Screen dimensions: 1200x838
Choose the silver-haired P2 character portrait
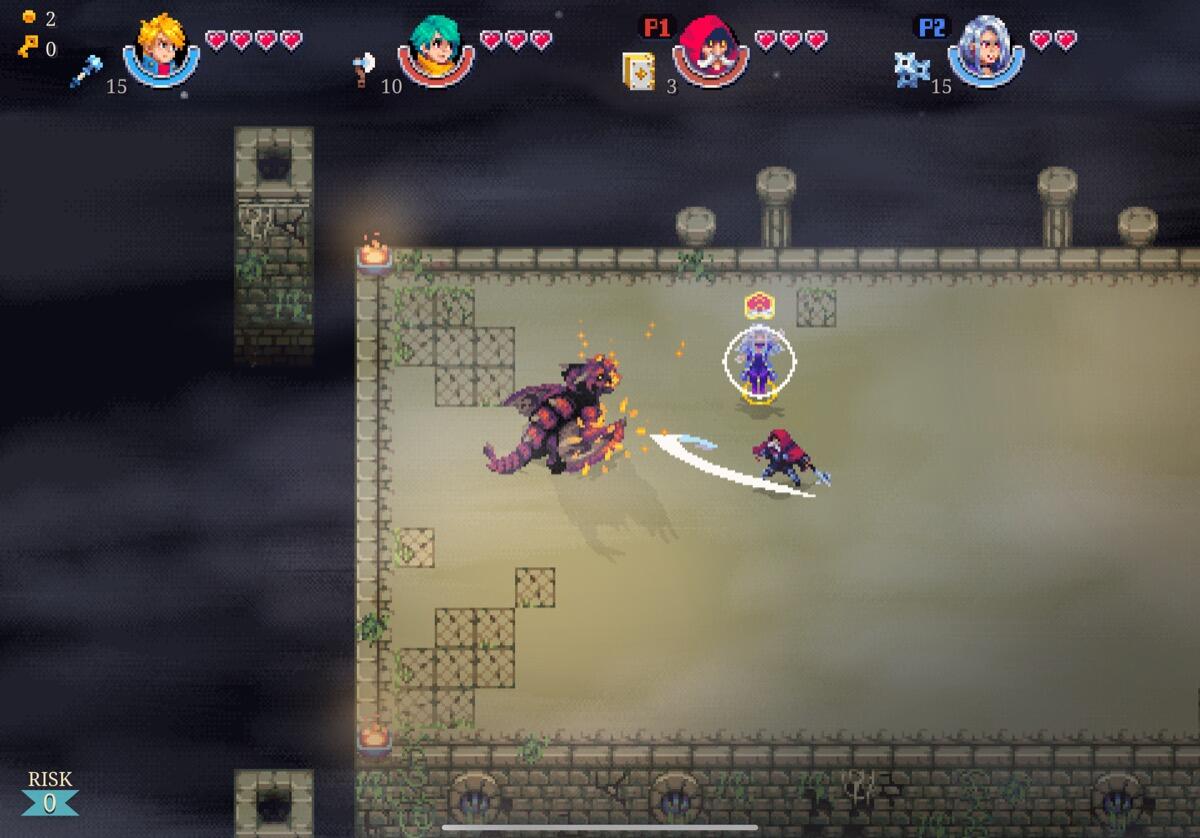coord(985,50)
